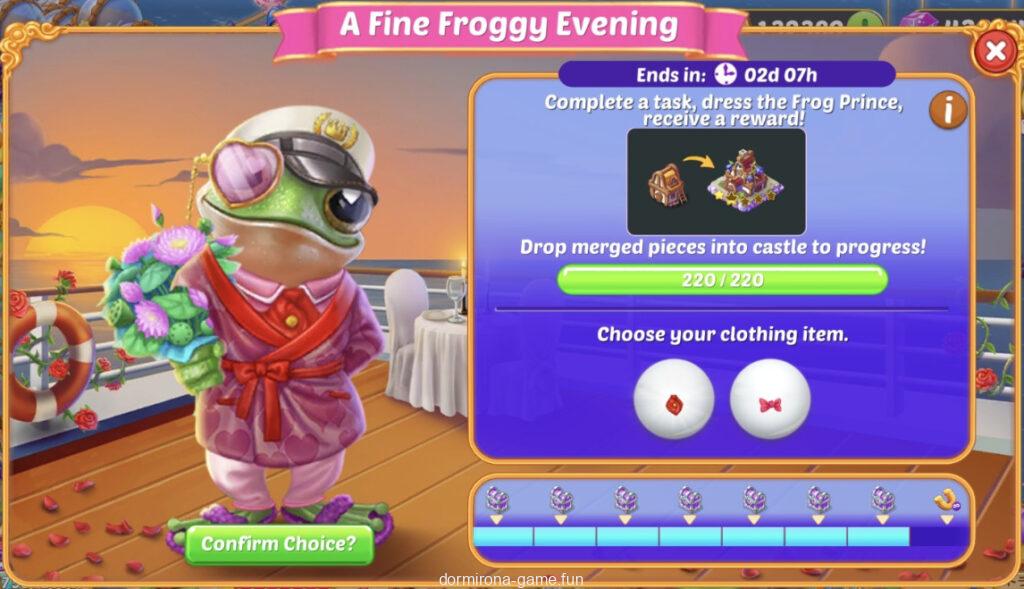
Task: Choose the red rose clothing item
Action: [x=673, y=399]
